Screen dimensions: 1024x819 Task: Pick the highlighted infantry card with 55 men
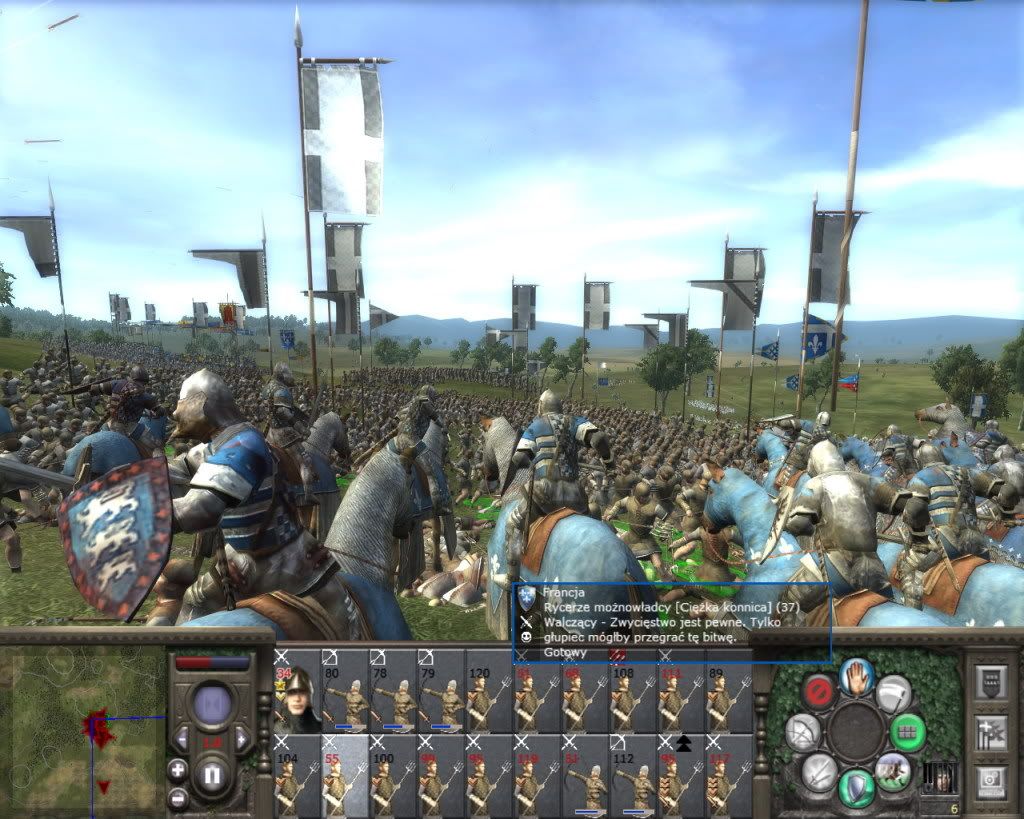pyautogui.click(x=345, y=775)
